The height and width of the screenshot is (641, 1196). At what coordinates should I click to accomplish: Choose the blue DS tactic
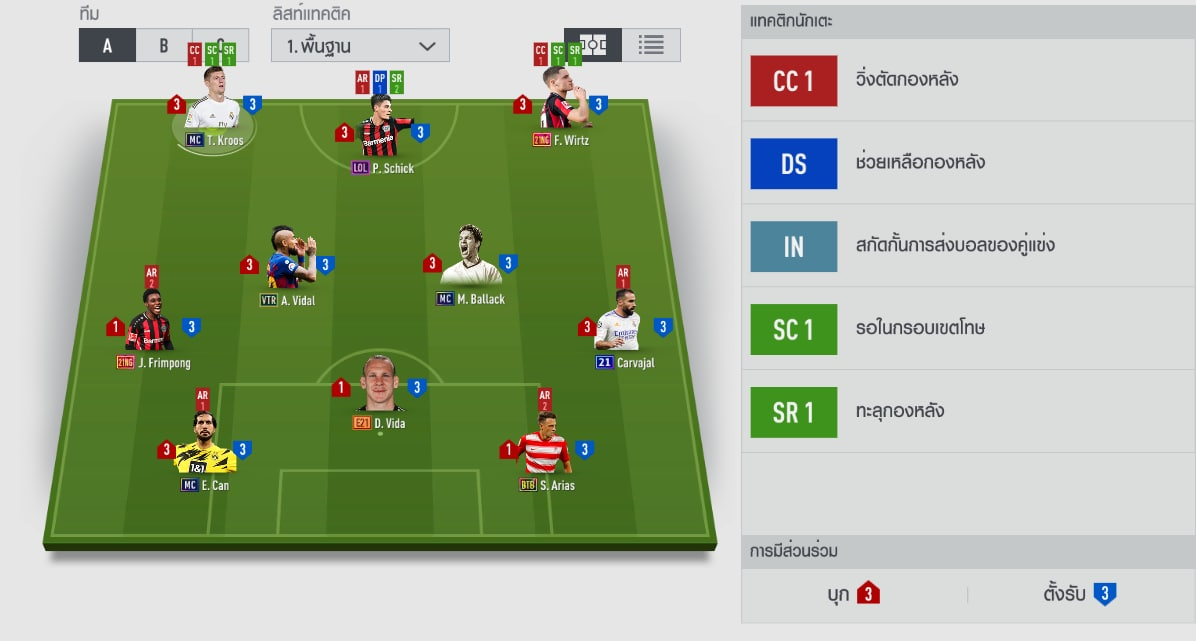pos(794,164)
